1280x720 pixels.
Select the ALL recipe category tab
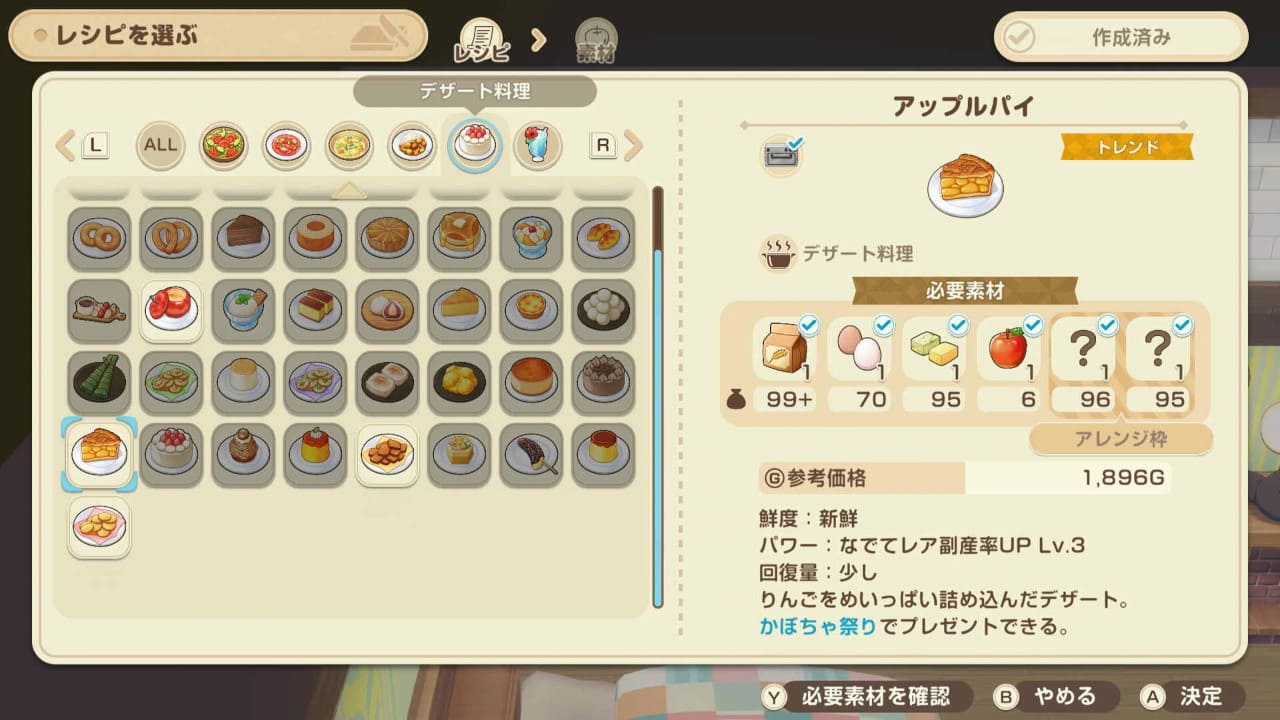click(x=160, y=145)
